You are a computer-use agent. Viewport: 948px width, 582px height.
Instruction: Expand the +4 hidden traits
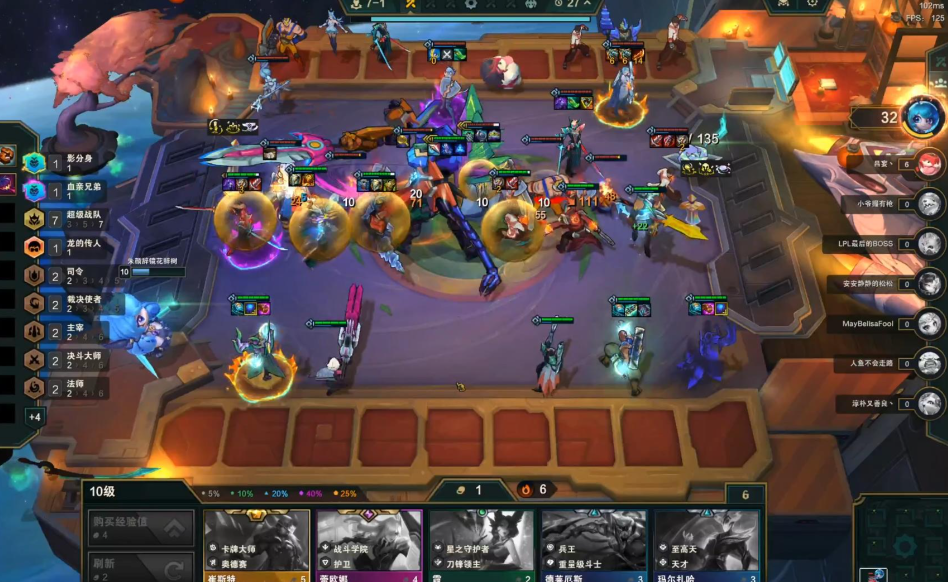35,416
